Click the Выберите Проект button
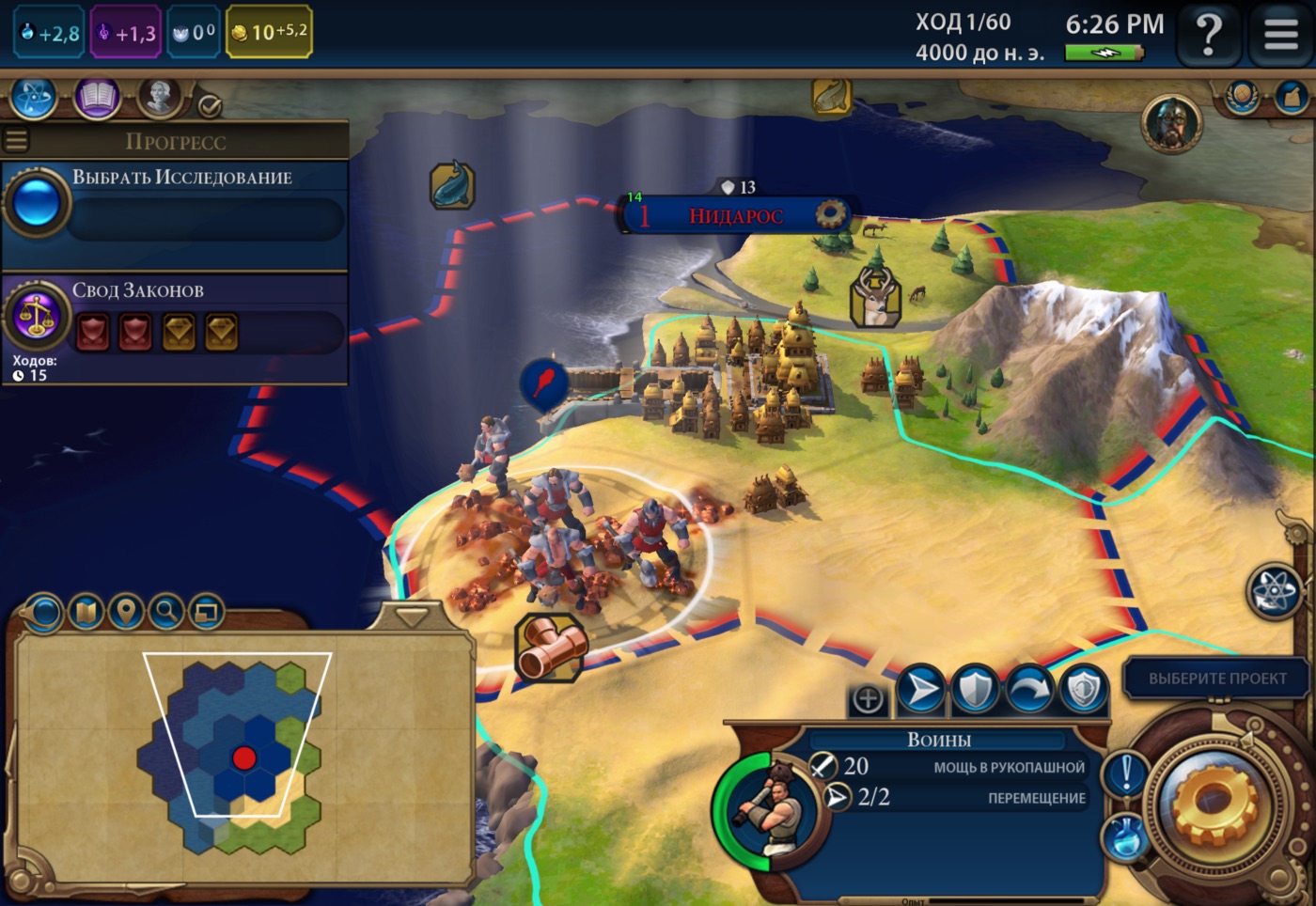 point(1216,679)
